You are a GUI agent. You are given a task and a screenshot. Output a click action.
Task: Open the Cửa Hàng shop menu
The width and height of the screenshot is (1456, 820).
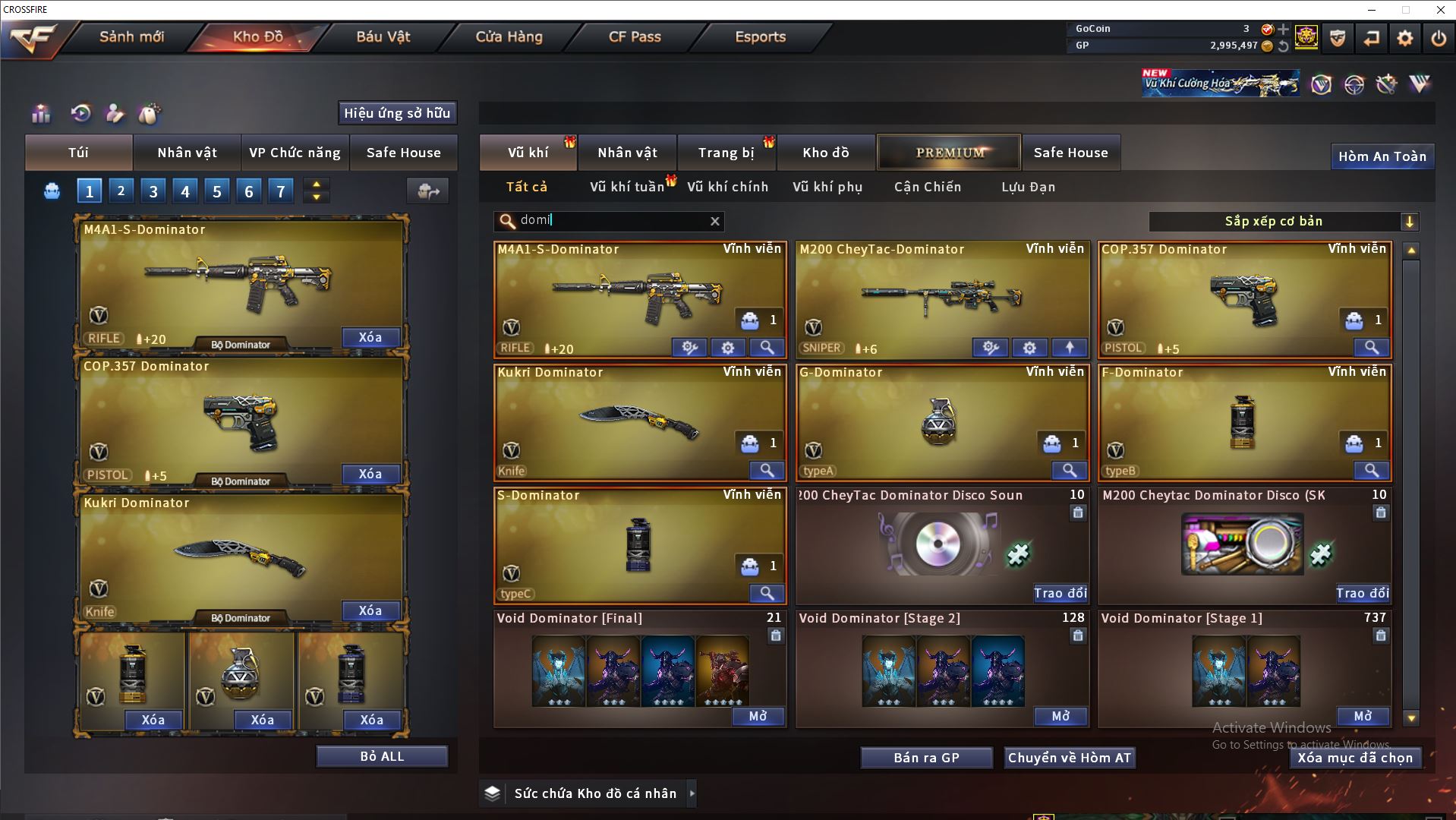[509, 36]
